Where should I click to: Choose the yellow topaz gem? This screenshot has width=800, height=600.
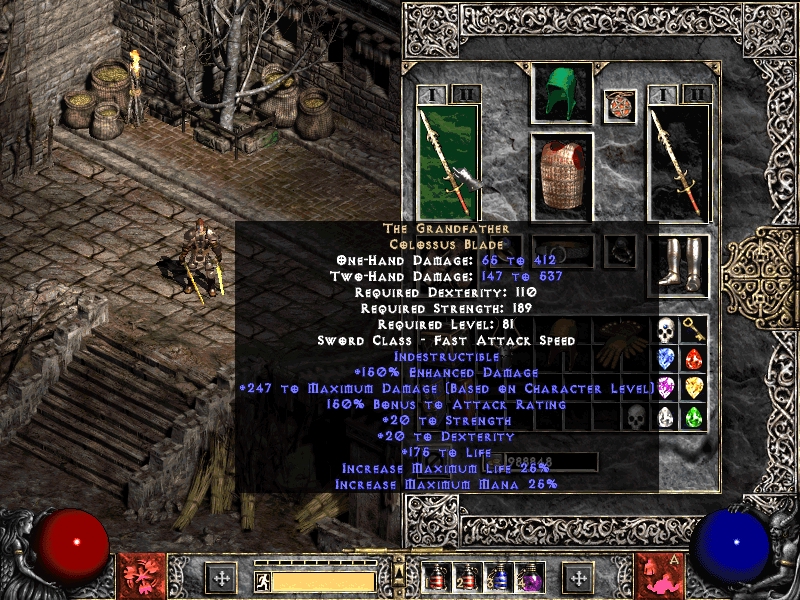(x=694, y=388)
